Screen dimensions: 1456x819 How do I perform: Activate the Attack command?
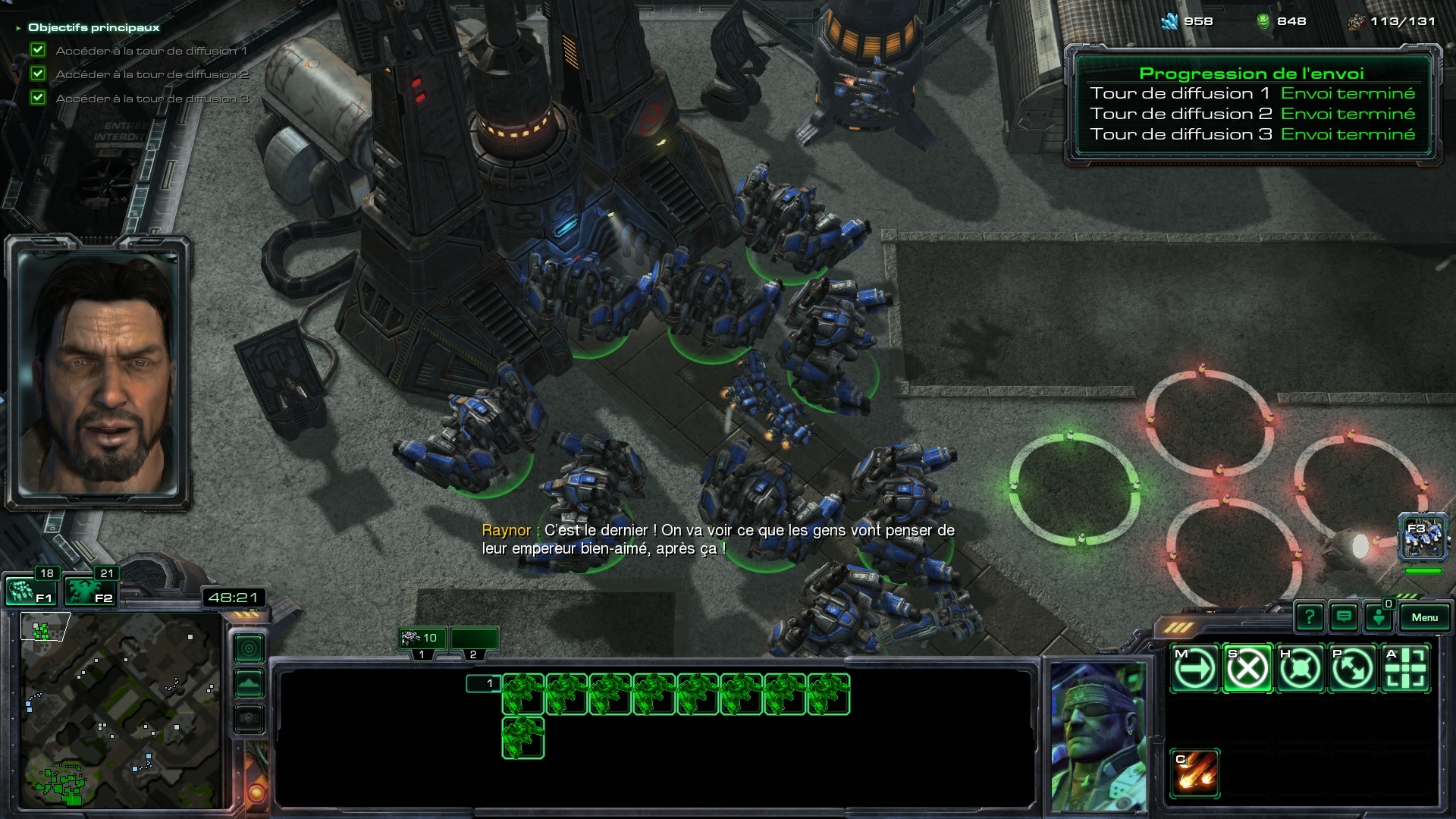1405,669
